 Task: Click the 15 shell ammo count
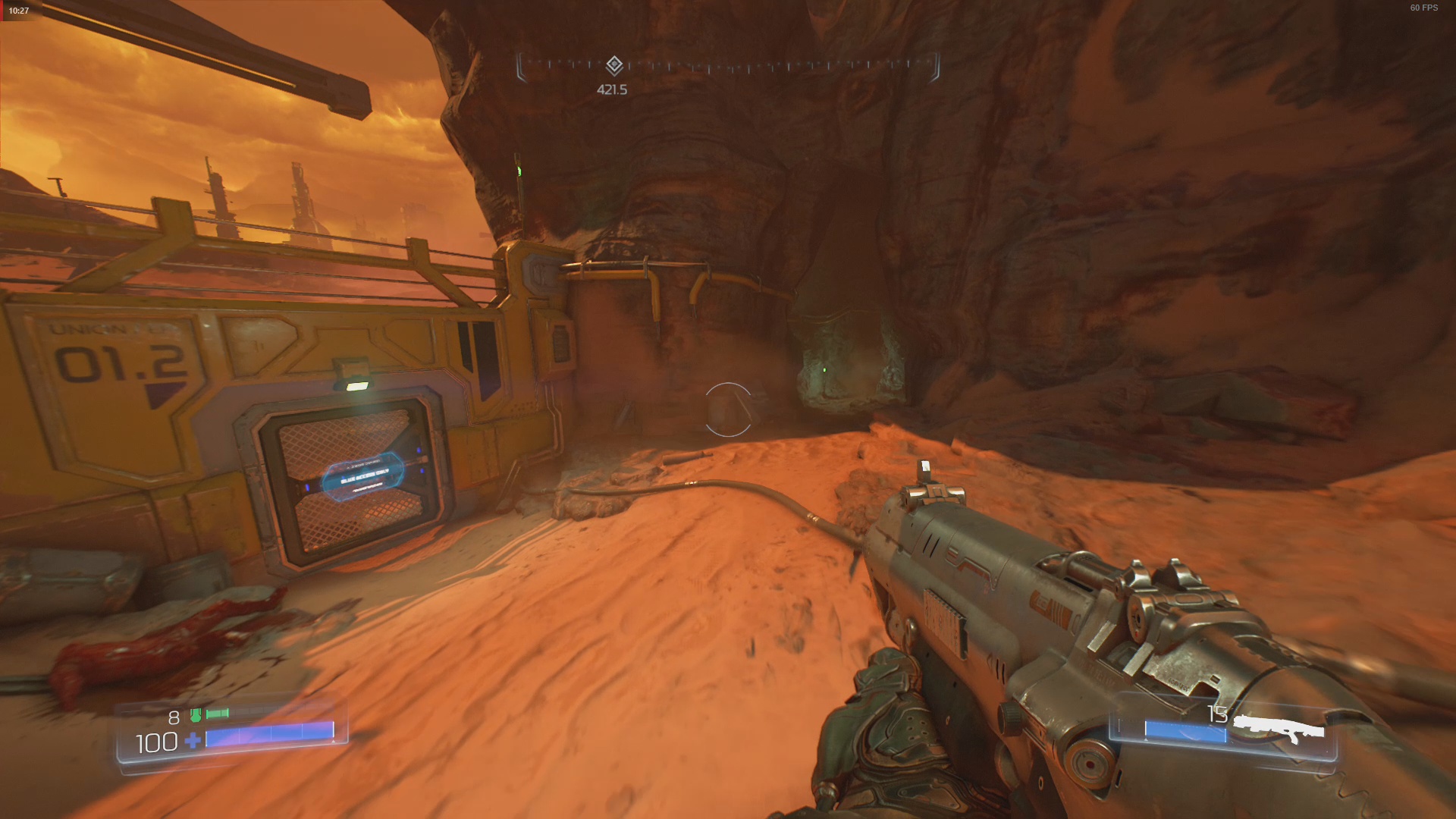point(1219,711)
